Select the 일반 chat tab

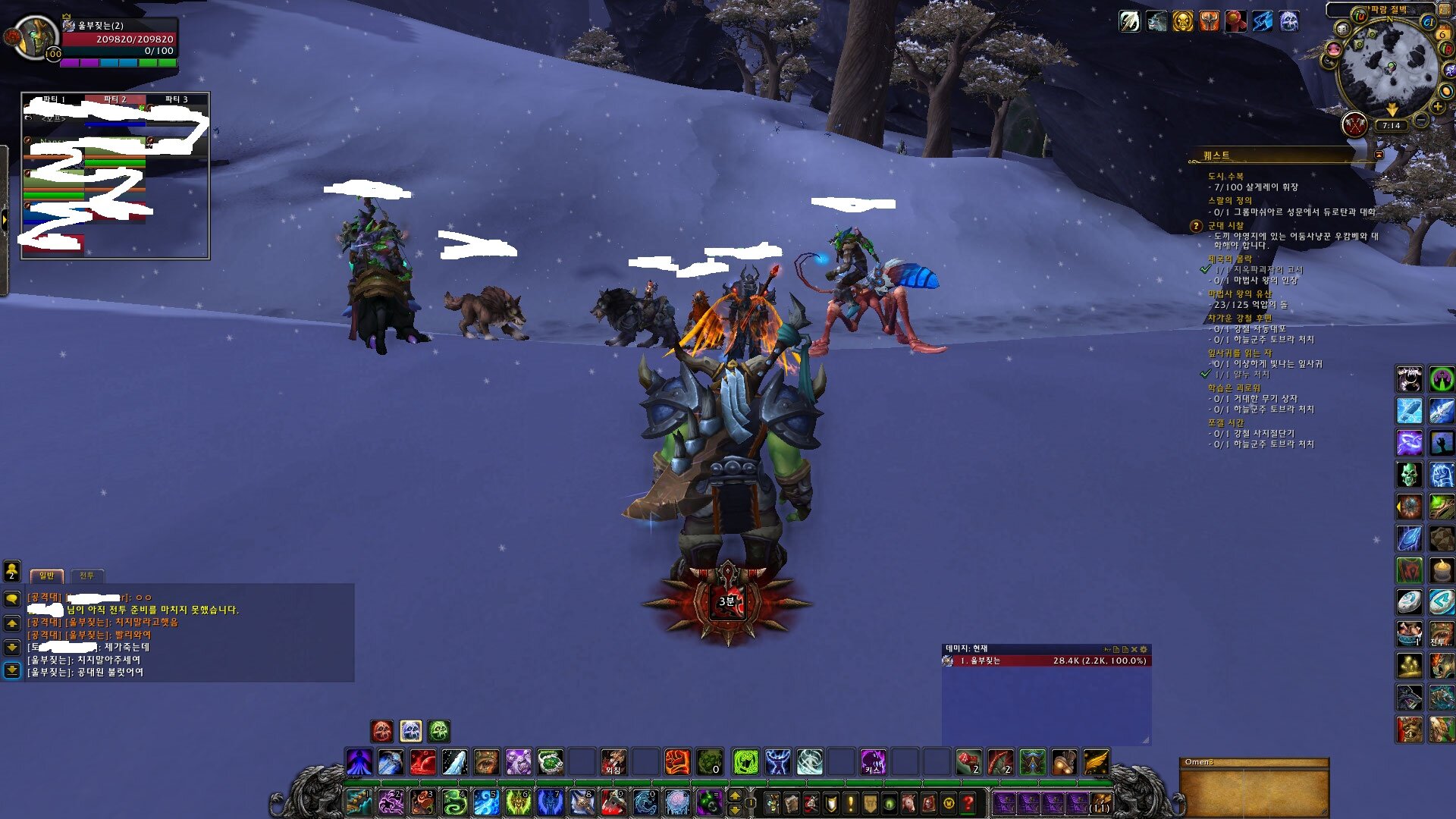(x=47, y=576)
